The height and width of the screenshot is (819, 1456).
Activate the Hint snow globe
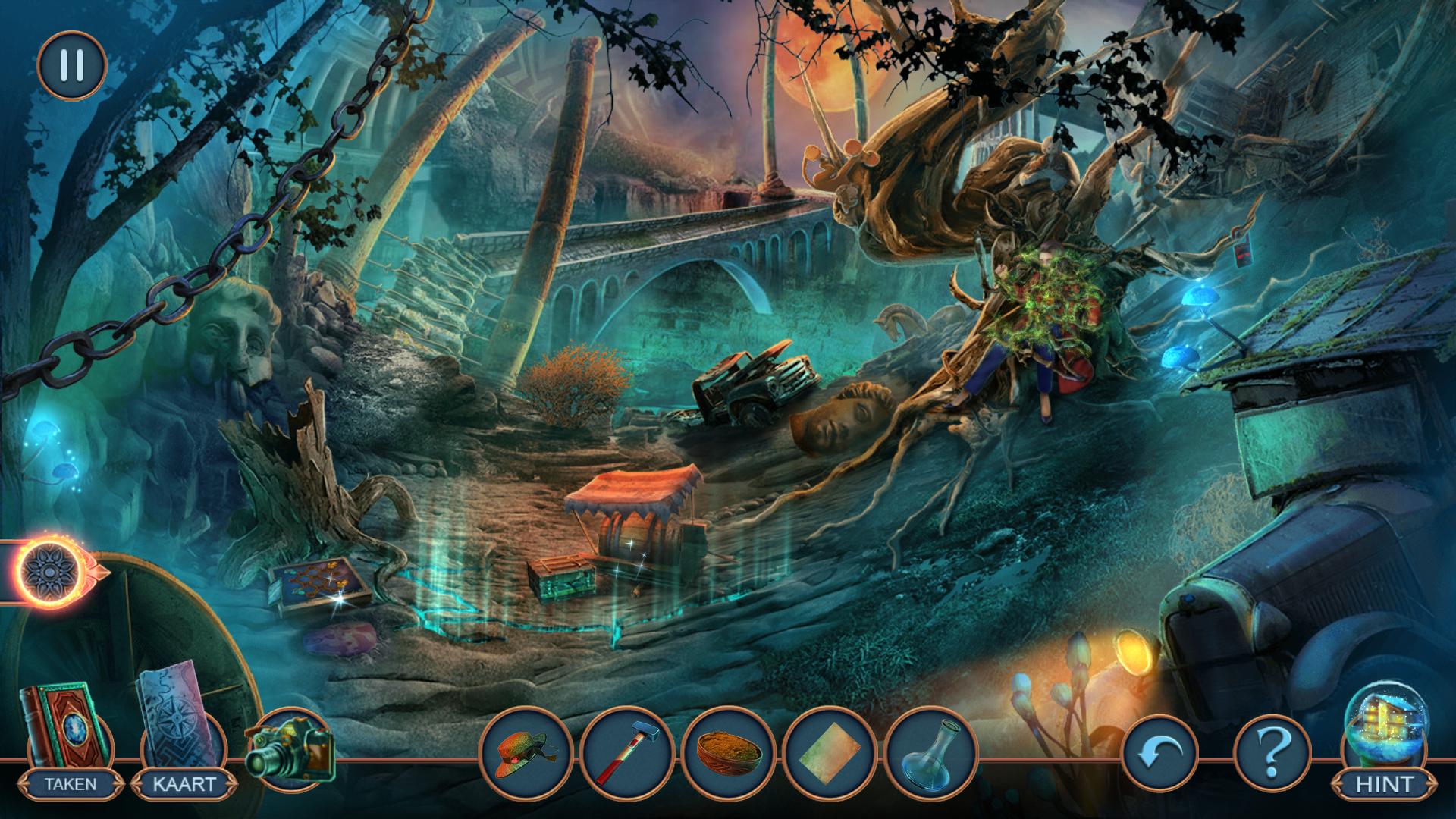click(x=1384, y=739)
